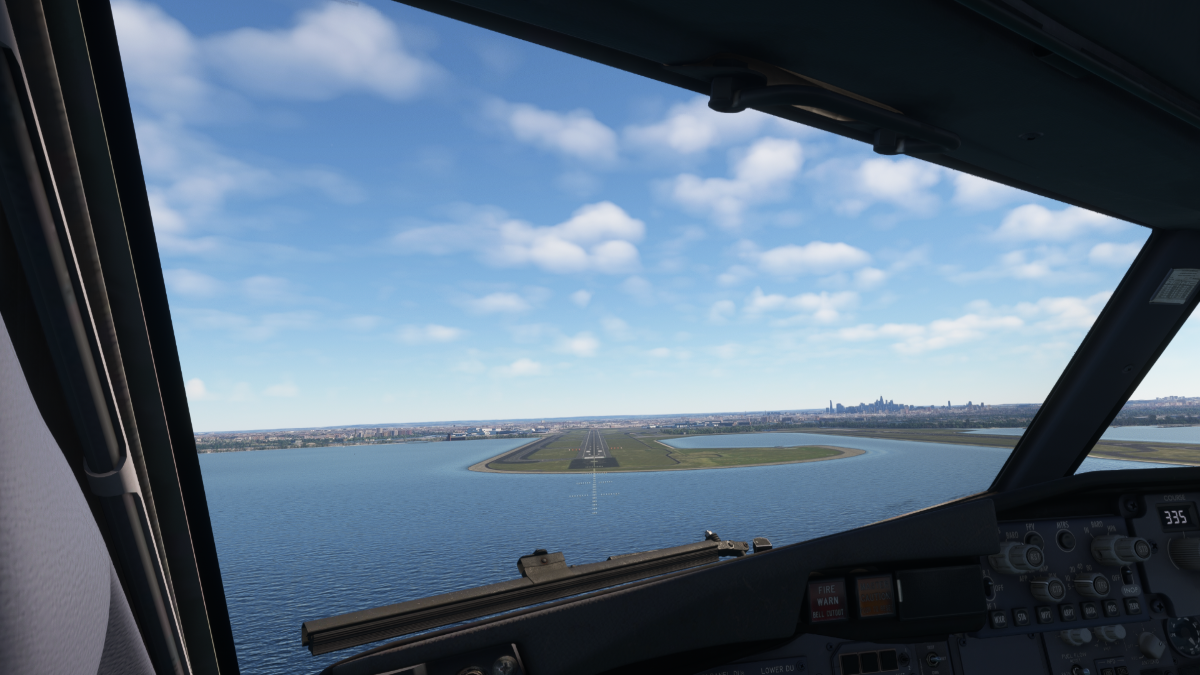
Task: Enable waypoints with the WPT button
Action: point(1045,614)
